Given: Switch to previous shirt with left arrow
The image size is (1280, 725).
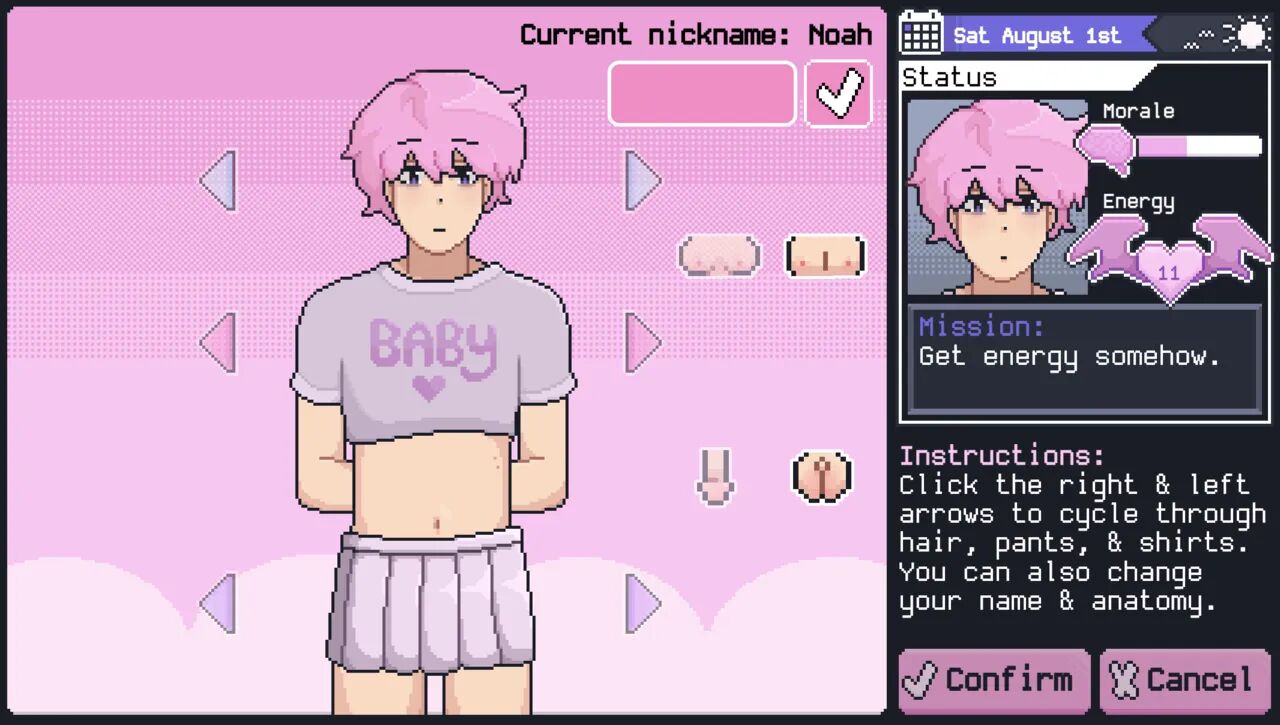Looking at the screenshot, I should pyautogui.click(x=218, y=342).
